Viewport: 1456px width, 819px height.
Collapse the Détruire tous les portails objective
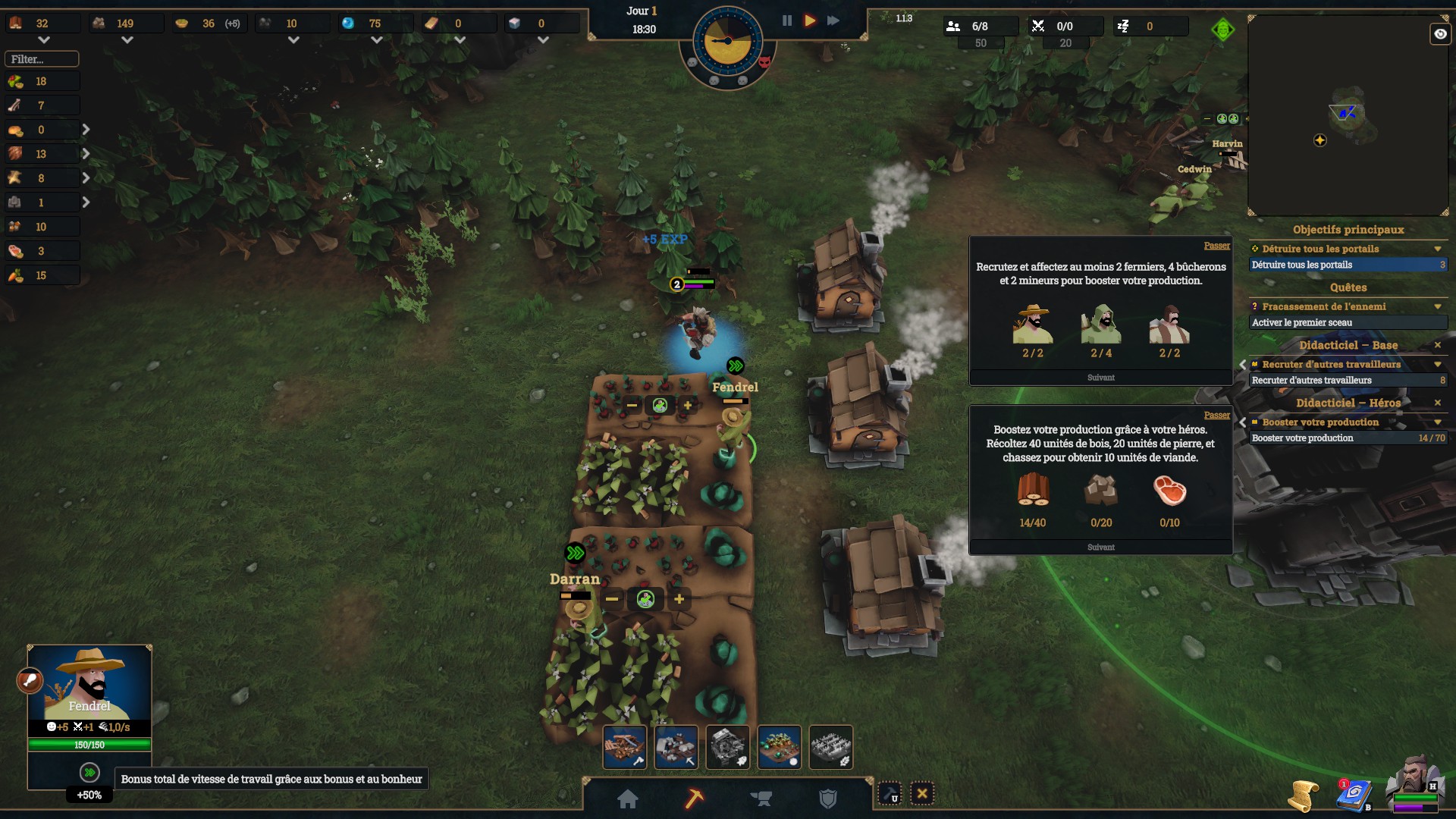(x=1437, y=249)
